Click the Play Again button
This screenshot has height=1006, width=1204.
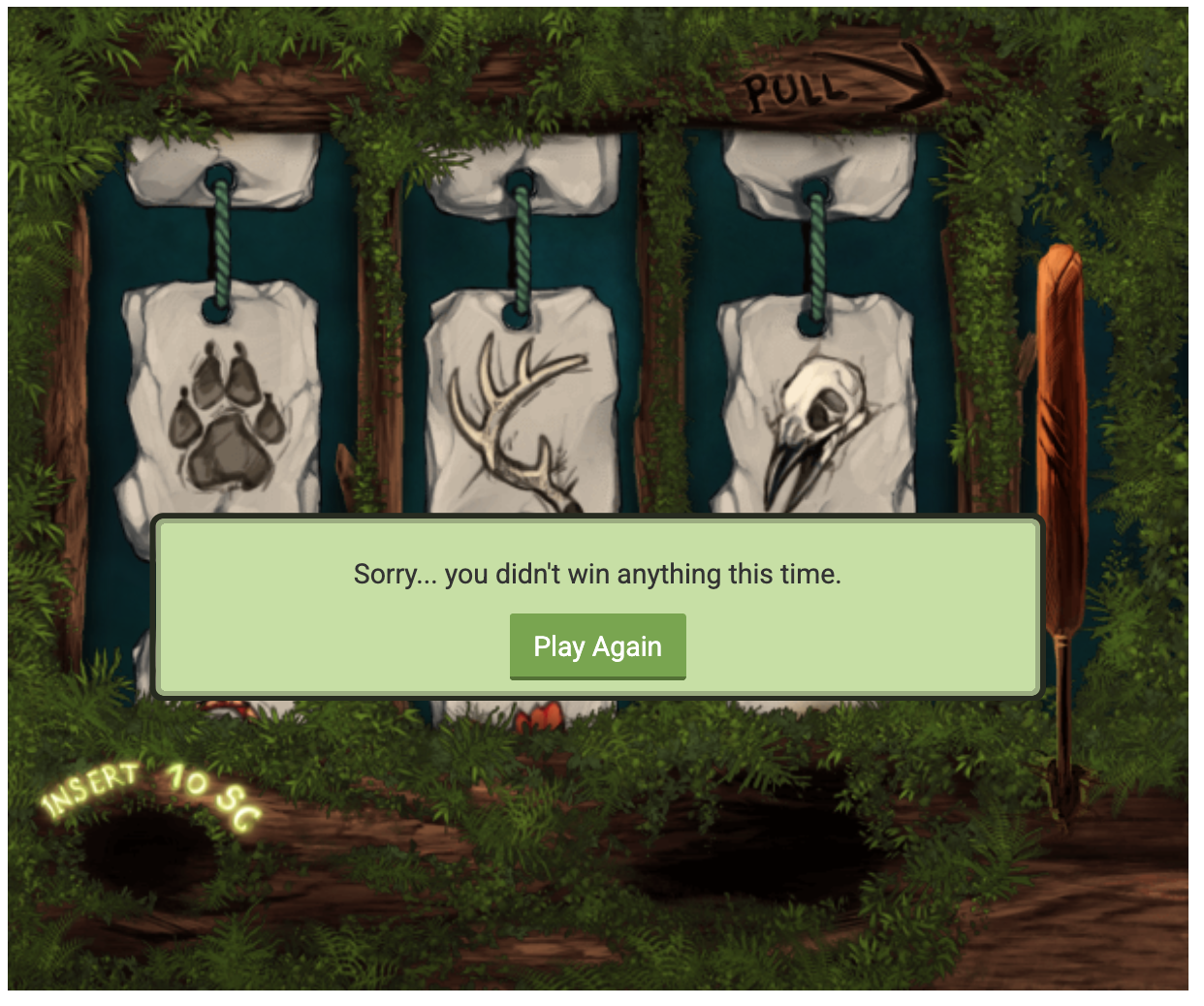[597, 646]
